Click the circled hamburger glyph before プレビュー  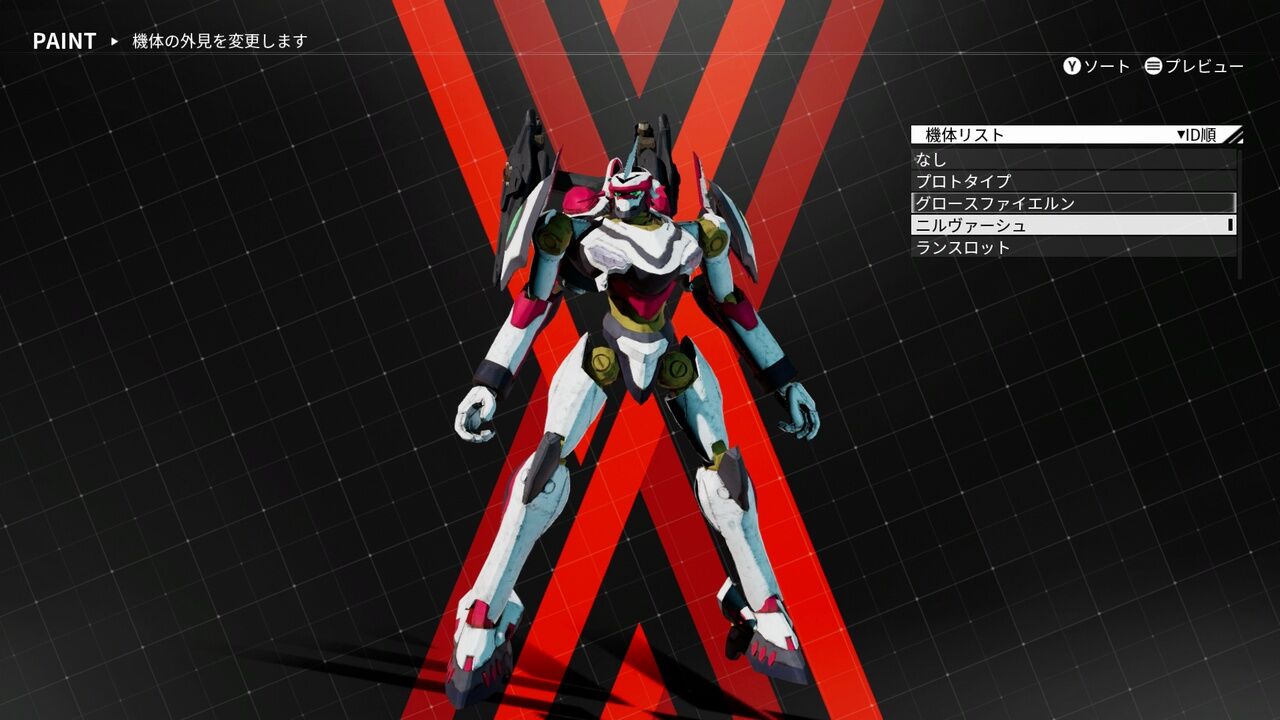[x=1152, y=66]
